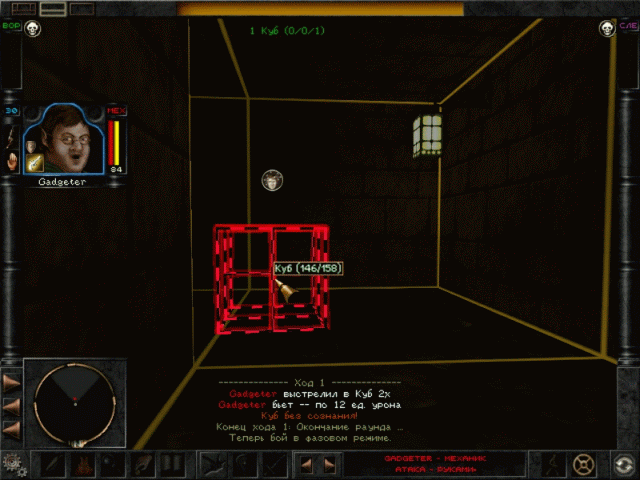640x480 pixels.
Task: Click the circular arrow icon in the bottom-right corner
Action: click(x=622, y=464)
